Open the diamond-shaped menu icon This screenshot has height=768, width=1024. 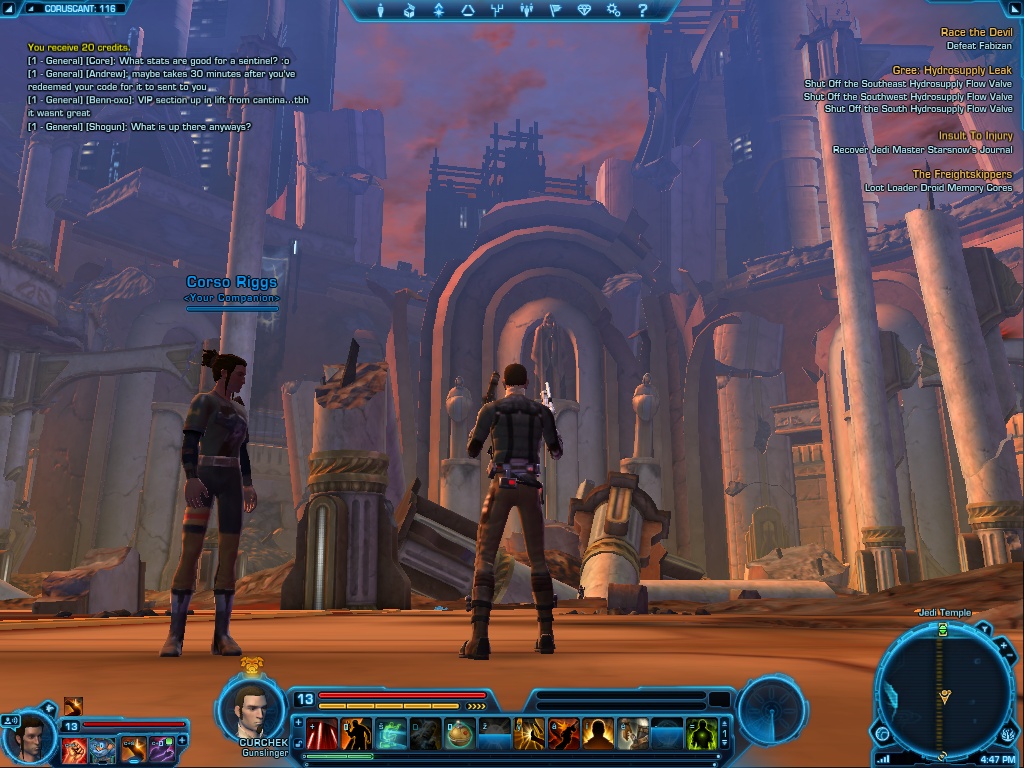click(x=585, y=11)
